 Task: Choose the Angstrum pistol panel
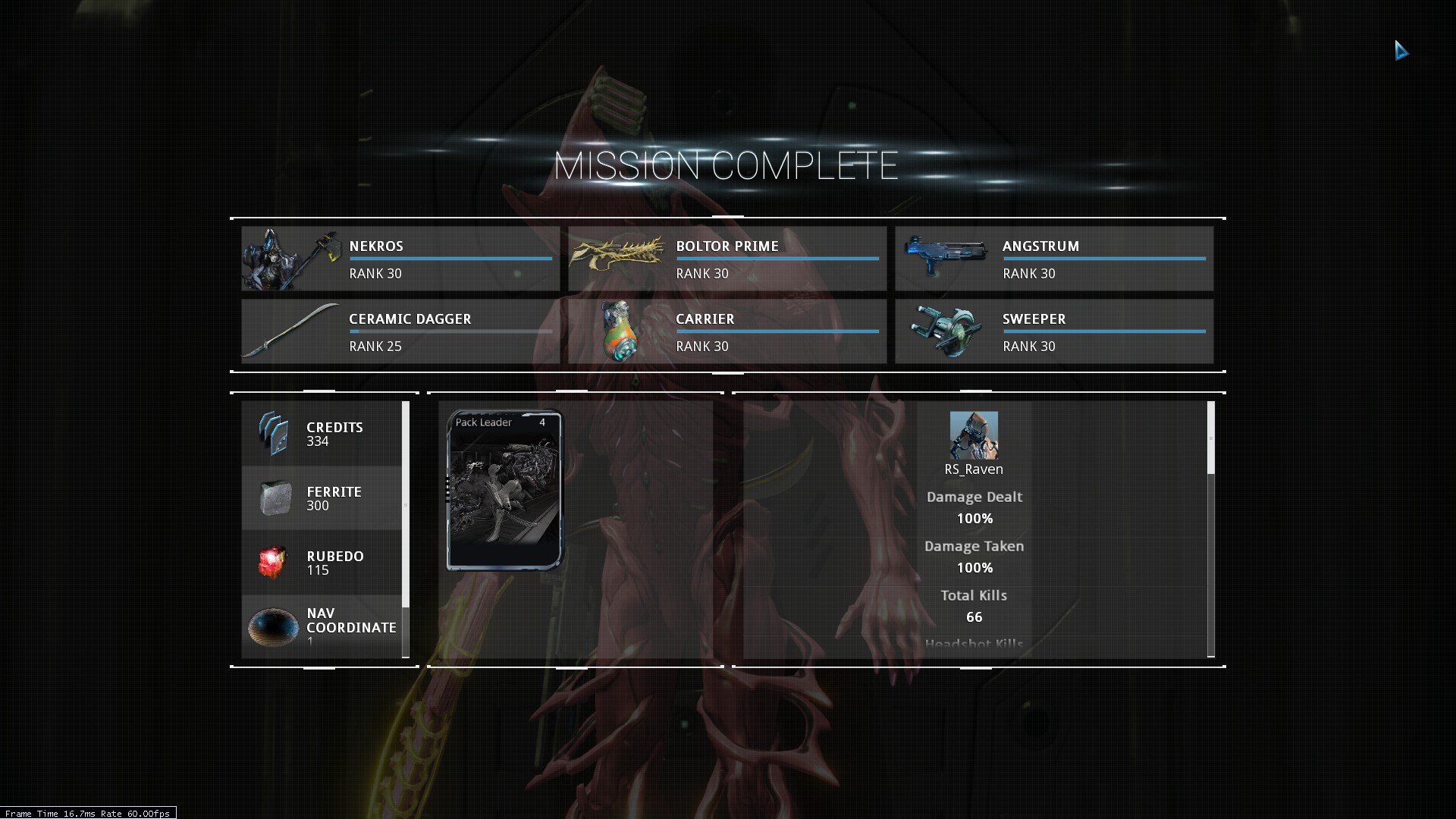click(x=1053, y=259)
